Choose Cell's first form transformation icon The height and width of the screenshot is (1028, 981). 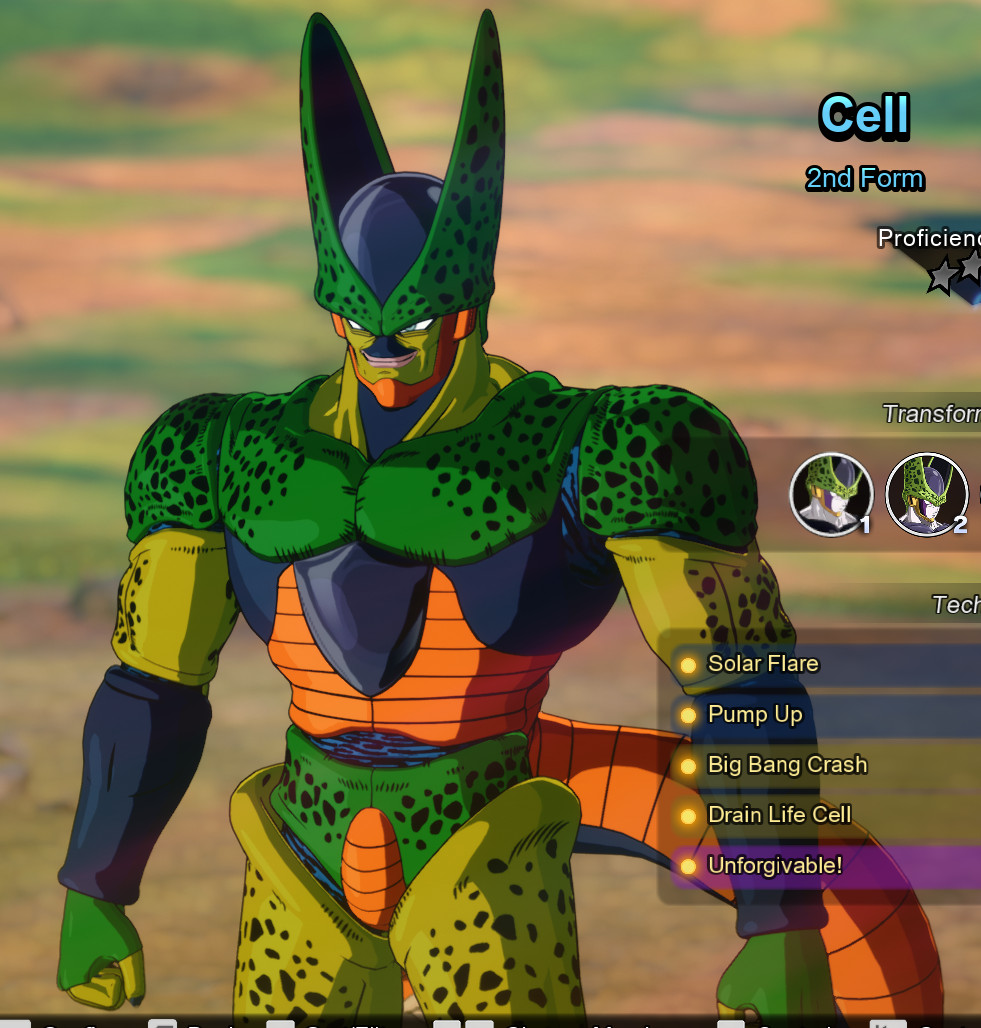click(831, 494)
